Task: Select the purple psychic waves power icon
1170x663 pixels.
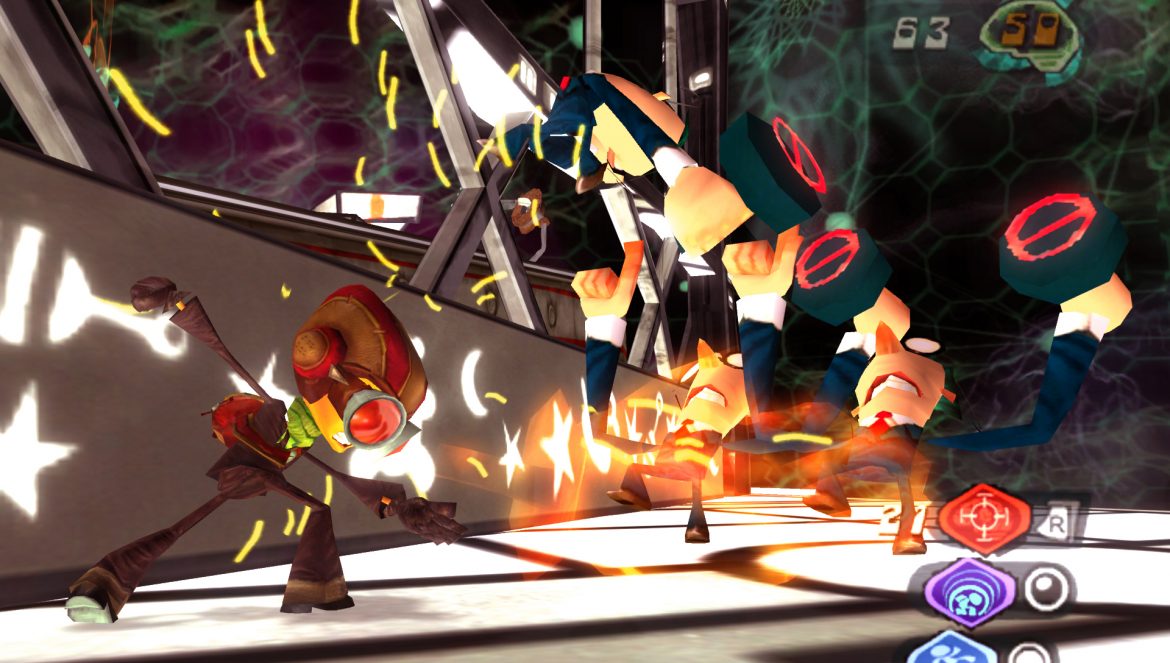Action: 970,593
